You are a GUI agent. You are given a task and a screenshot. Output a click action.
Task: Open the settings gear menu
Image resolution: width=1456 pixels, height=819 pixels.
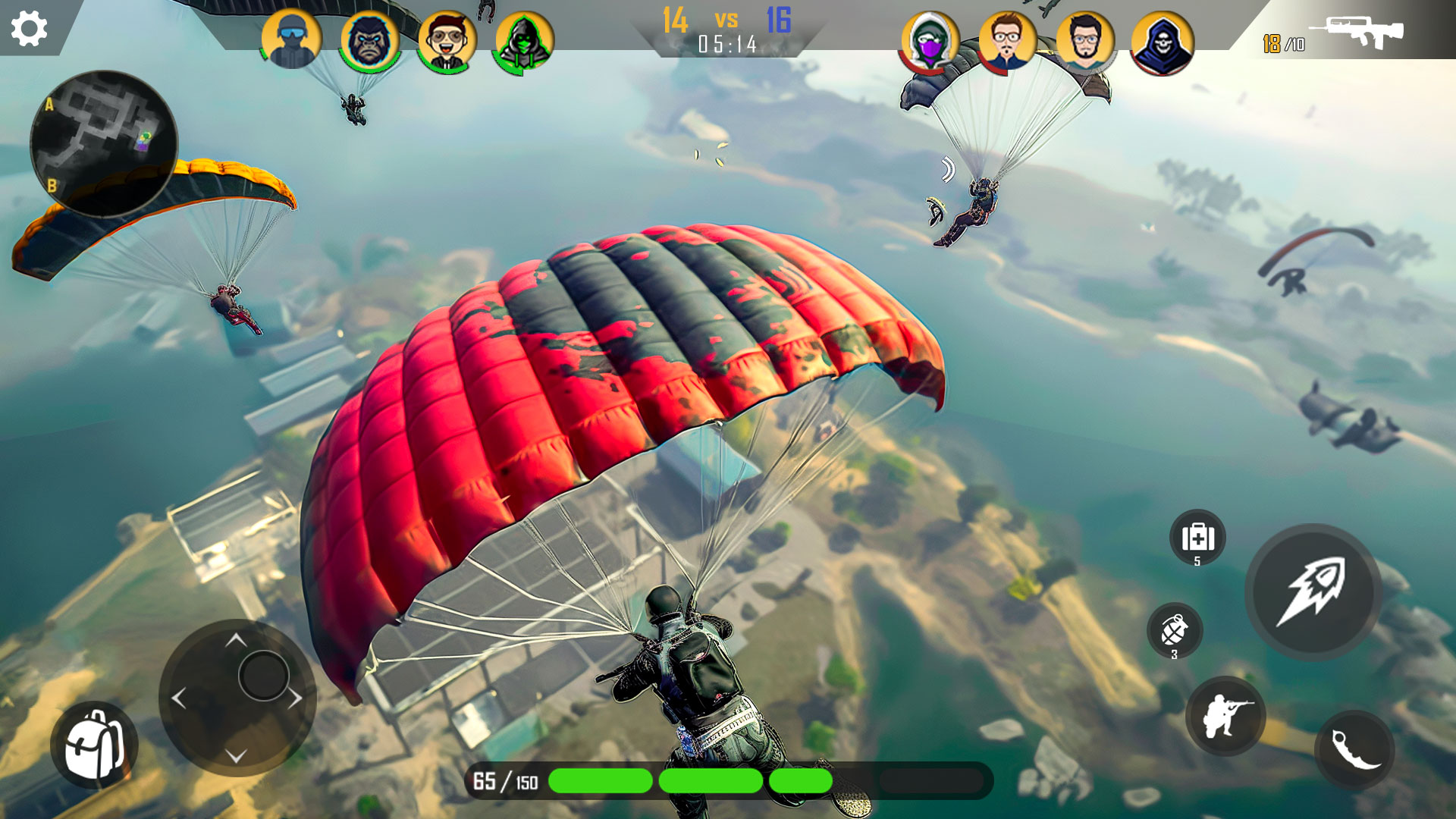[x=30, y=29]
